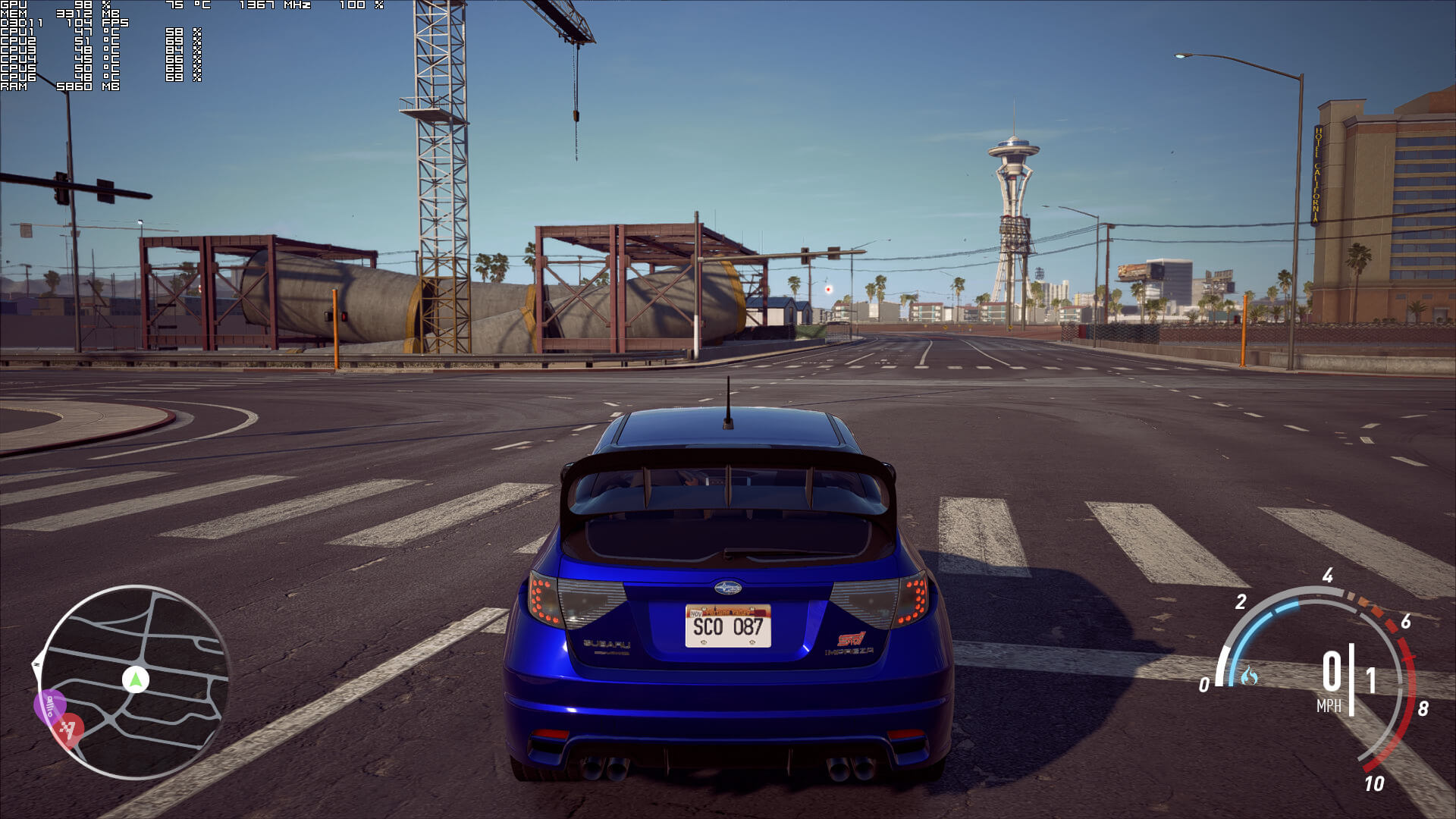Select the red checkered-flag race marker
The height and width of the screenshot is (819, 1456).
pos(69,730)
